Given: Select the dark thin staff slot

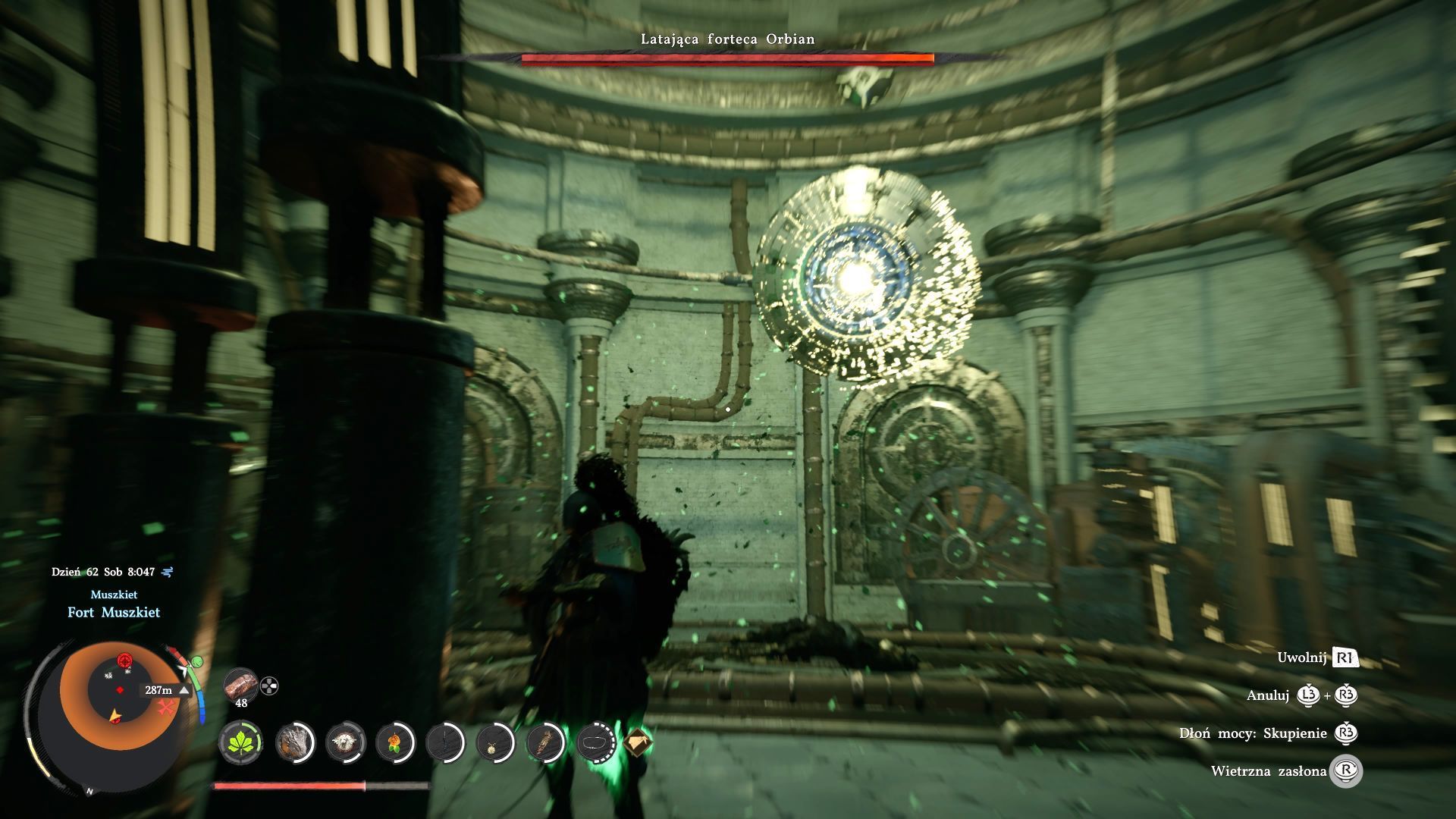Looking at the screenshot, I should point(444,741).
